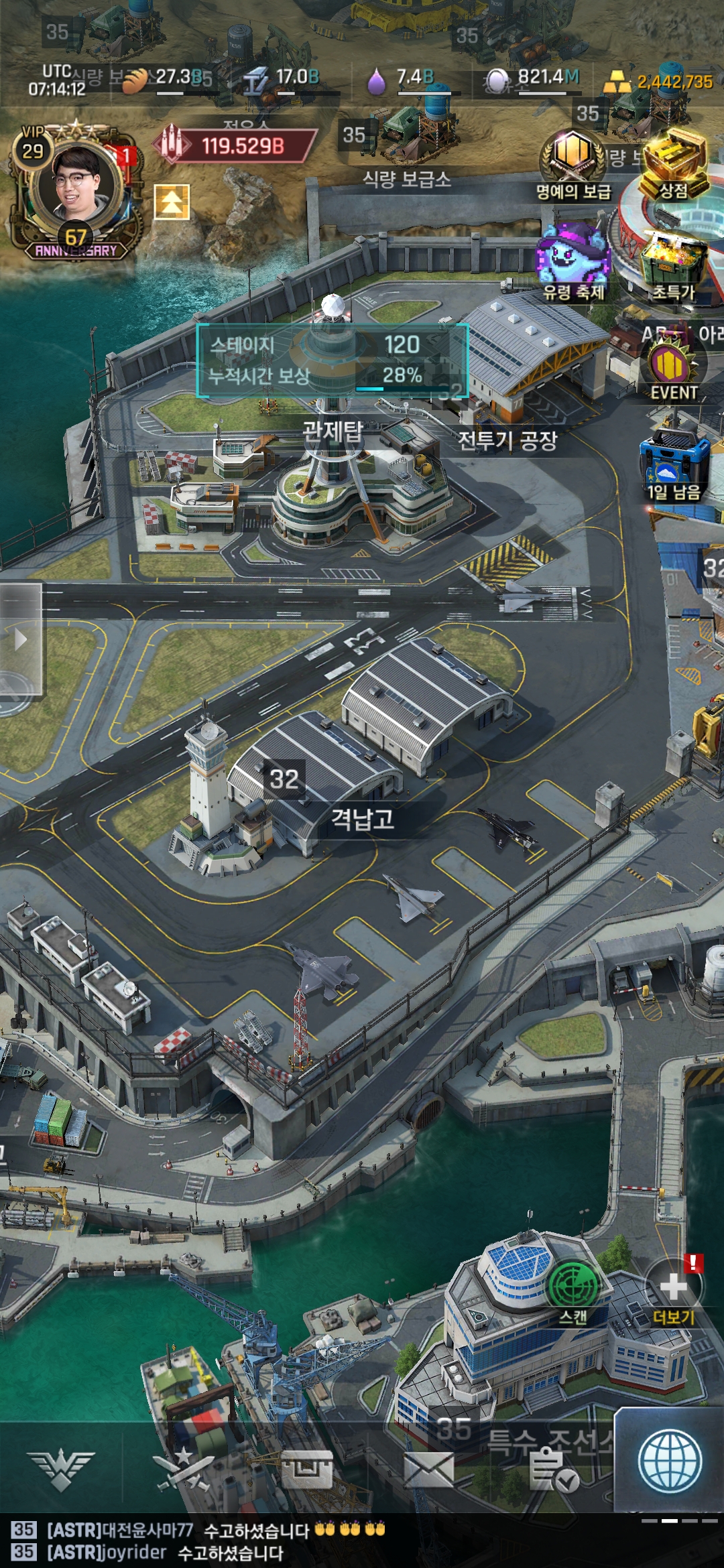The height and width of the screenshot is (1568, 724).
Task: Tap the 더보기 plus button
Action: click(x=673, y=1290)
